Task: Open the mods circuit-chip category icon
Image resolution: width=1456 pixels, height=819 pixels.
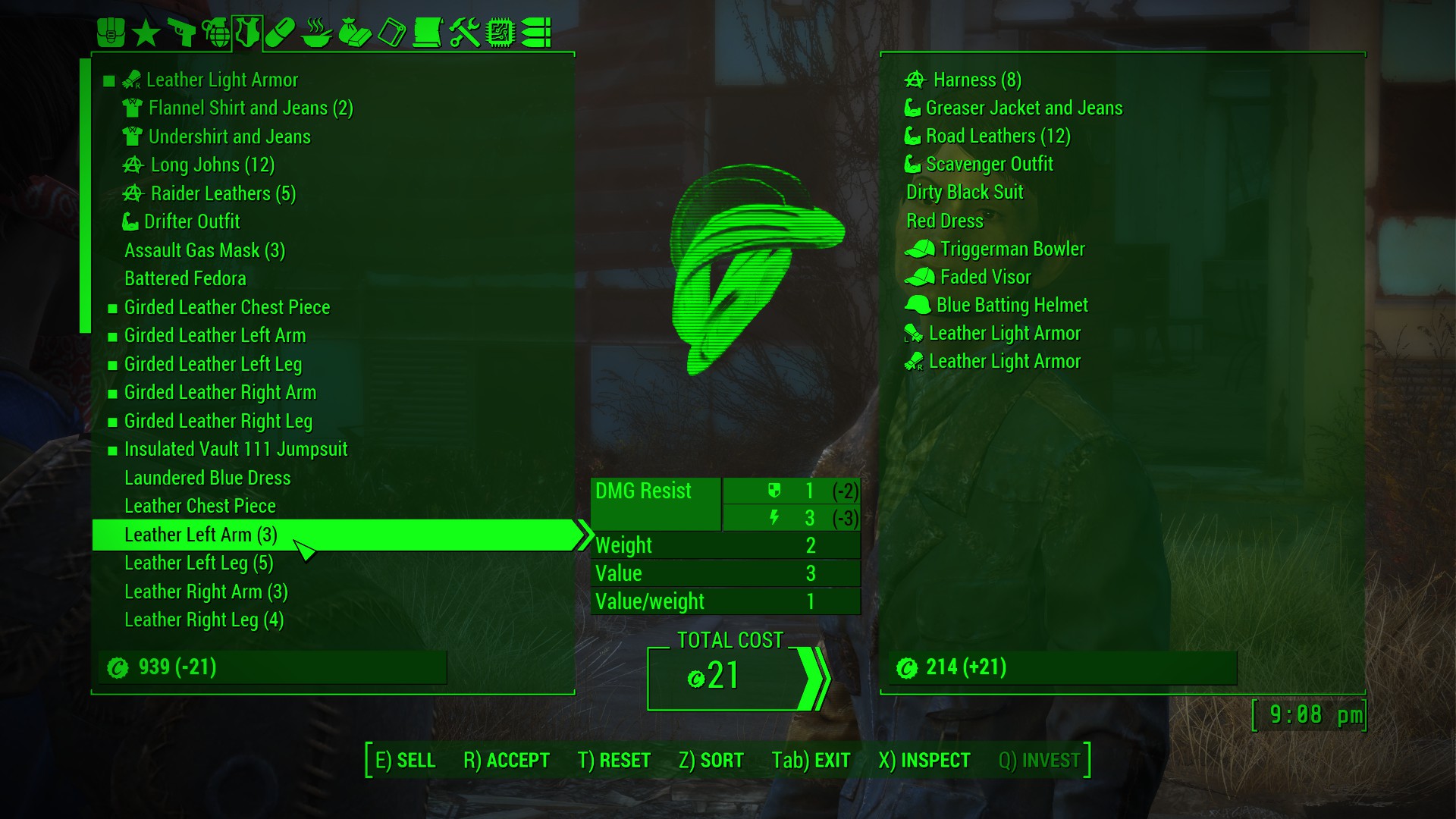Action: (498, 33)
